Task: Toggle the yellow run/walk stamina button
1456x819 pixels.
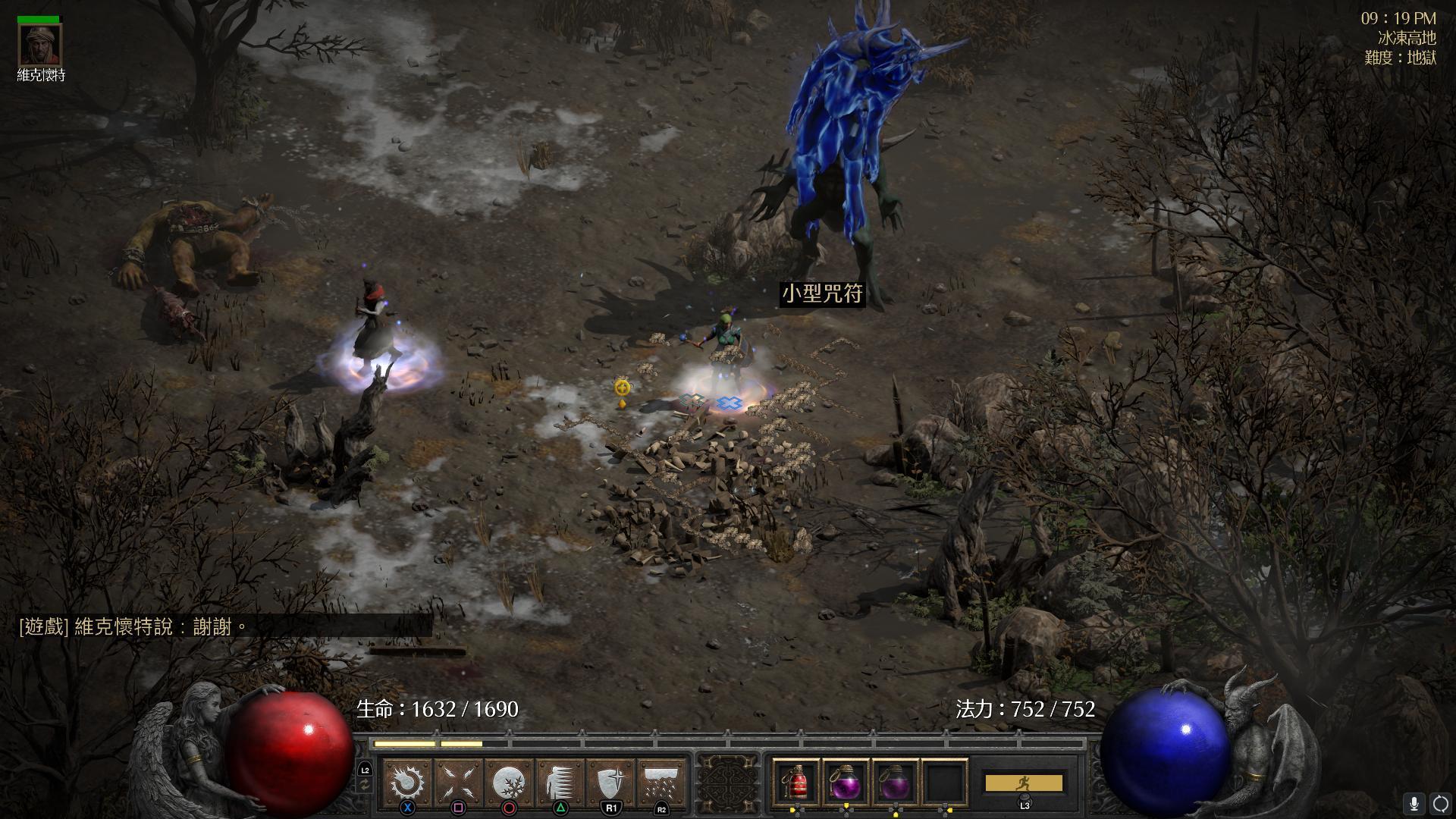Action: click(x=1023, y=783)
